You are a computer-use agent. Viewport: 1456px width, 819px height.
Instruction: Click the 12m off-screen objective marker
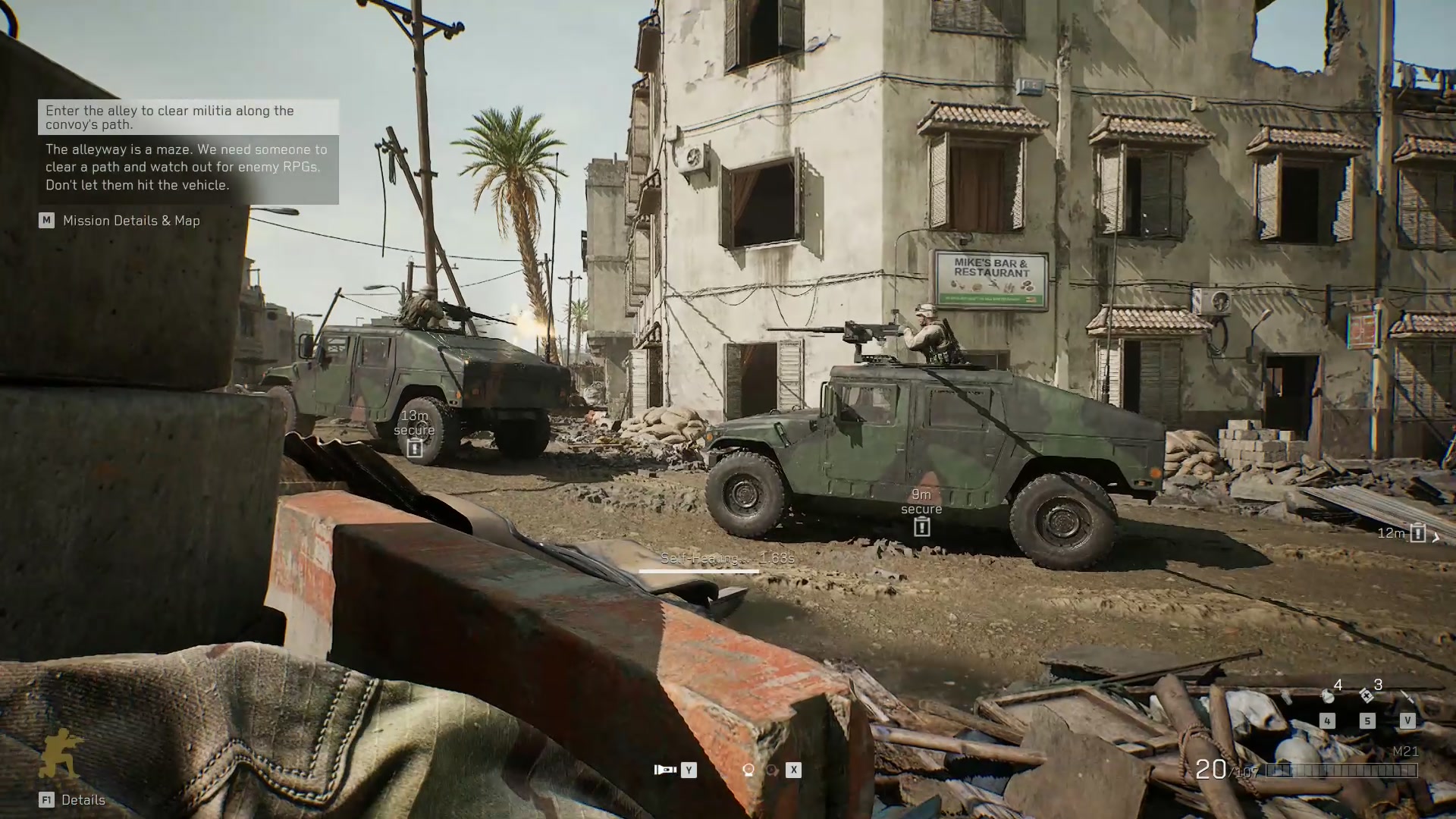pos(1417,533)
